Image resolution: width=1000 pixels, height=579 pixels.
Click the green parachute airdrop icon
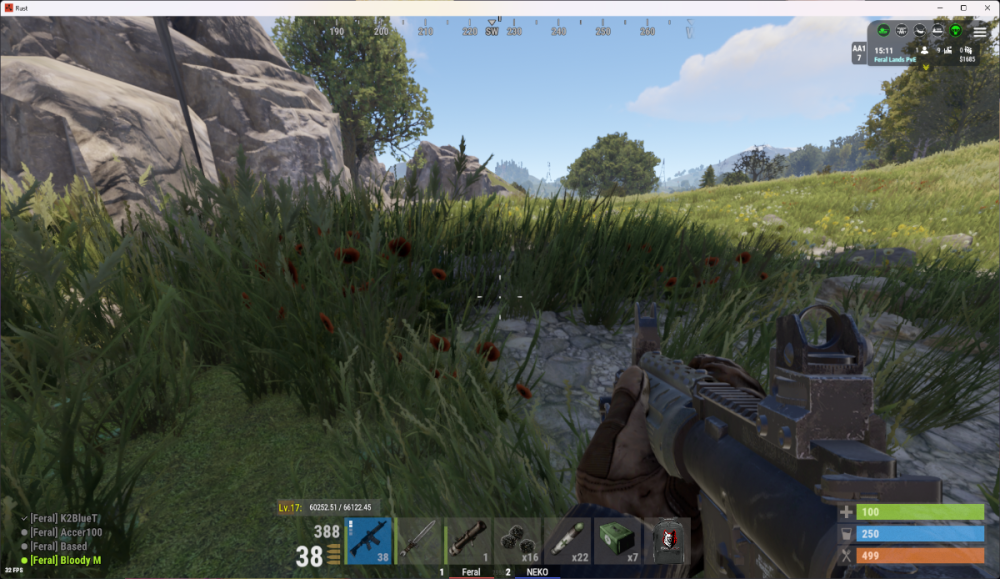957,31
